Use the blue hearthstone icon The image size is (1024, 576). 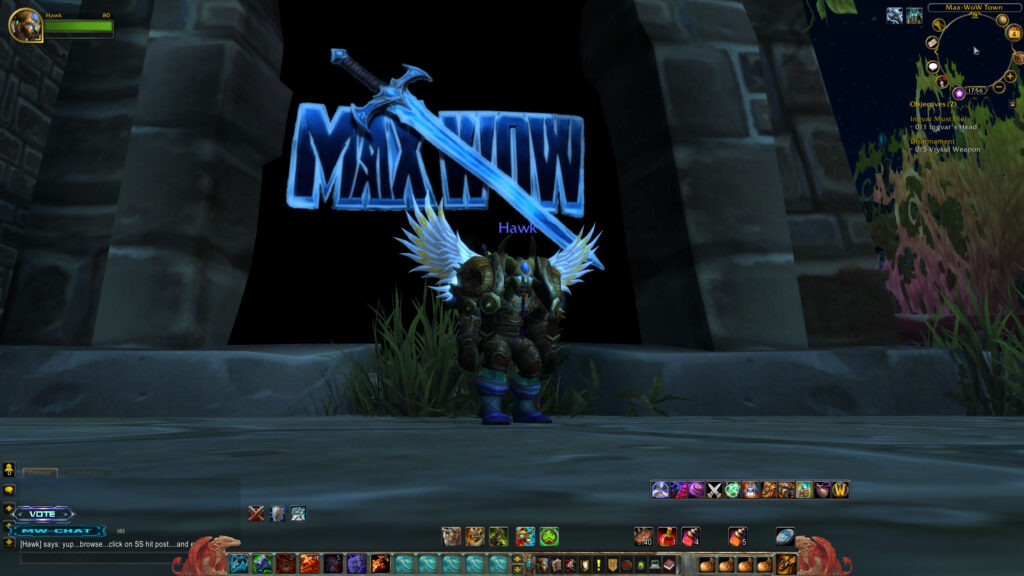click(x=785, y=536)
